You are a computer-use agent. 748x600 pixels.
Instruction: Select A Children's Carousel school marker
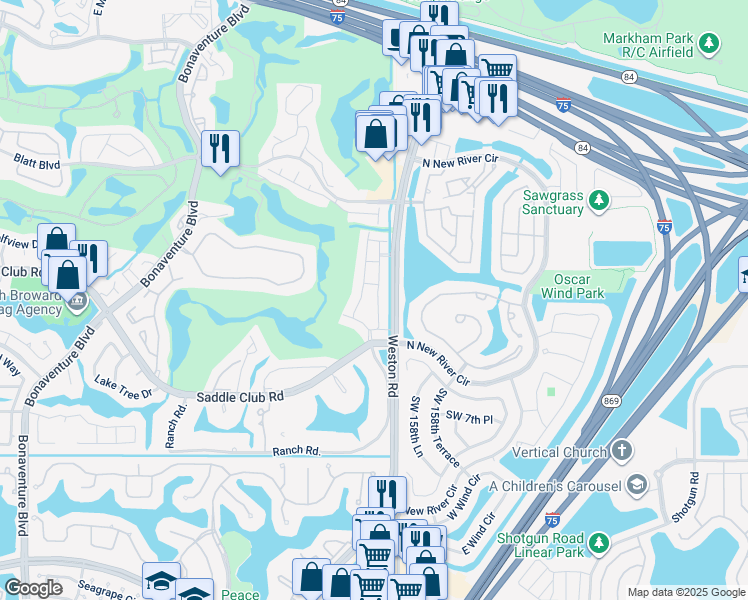(634, 485)
